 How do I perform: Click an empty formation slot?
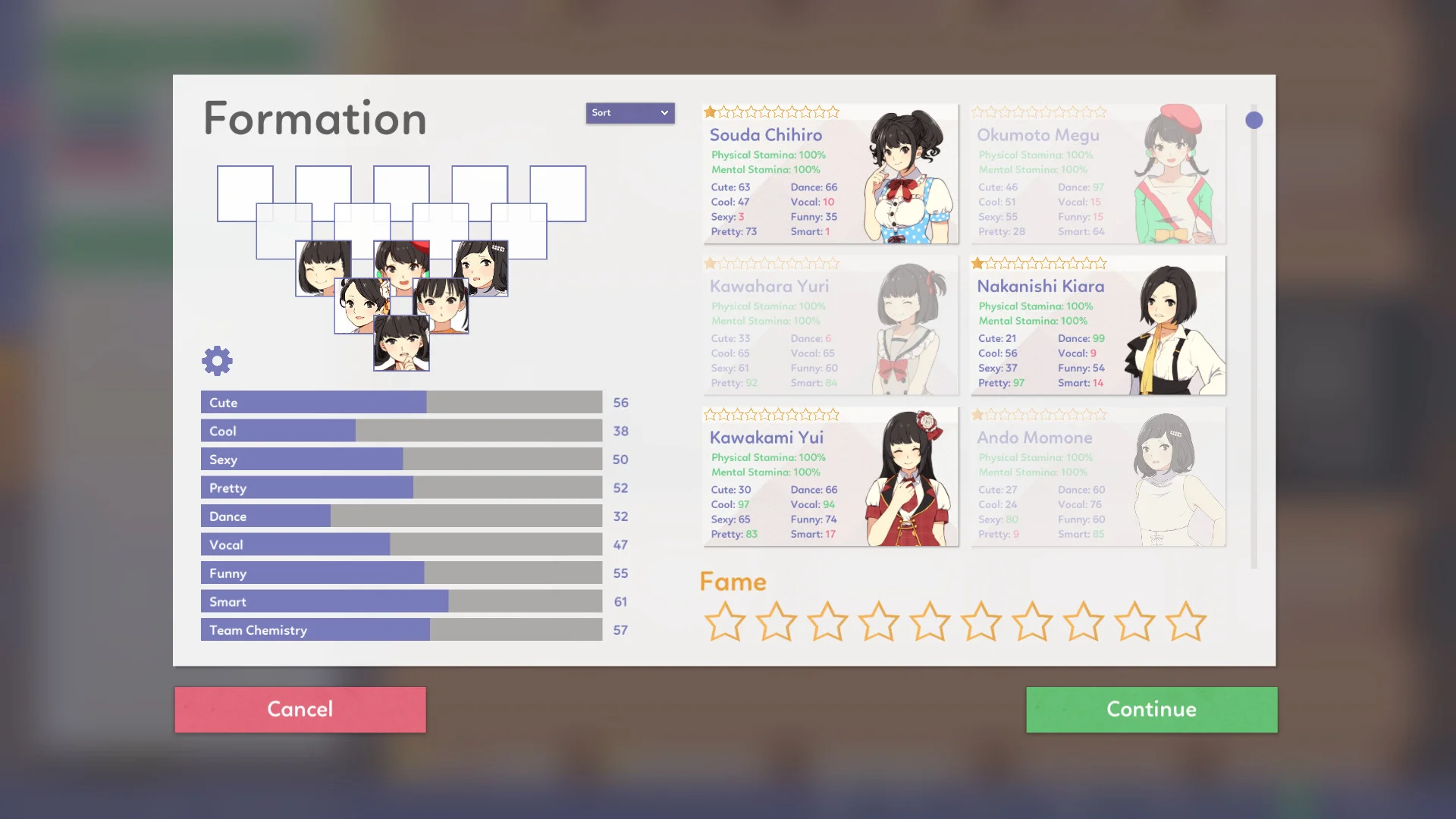[x=244, y=193]
